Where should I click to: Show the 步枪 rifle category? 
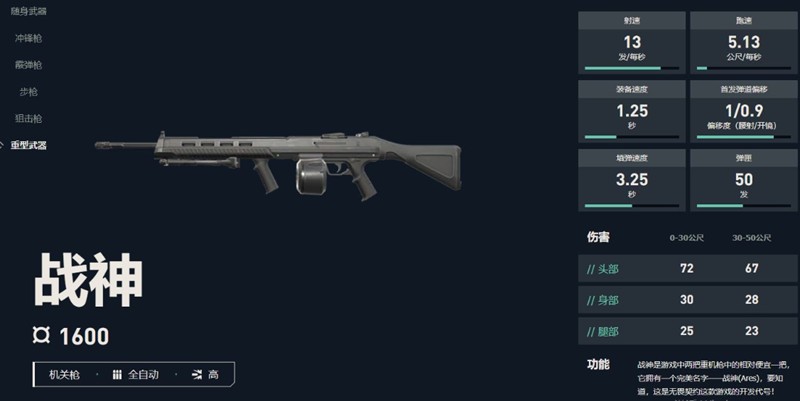click(28, 92)
